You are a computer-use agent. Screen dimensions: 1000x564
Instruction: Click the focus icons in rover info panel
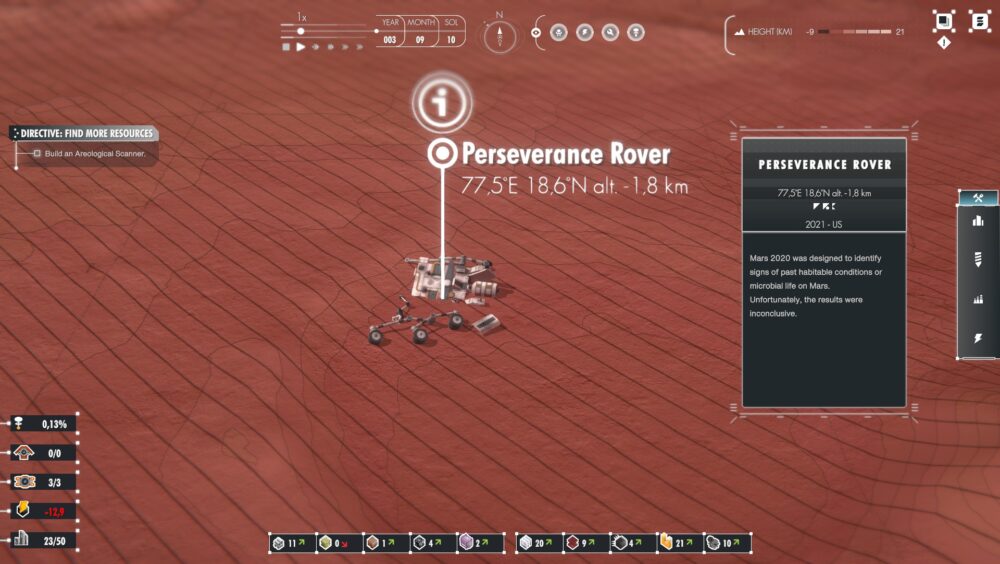tap(824, 207)
